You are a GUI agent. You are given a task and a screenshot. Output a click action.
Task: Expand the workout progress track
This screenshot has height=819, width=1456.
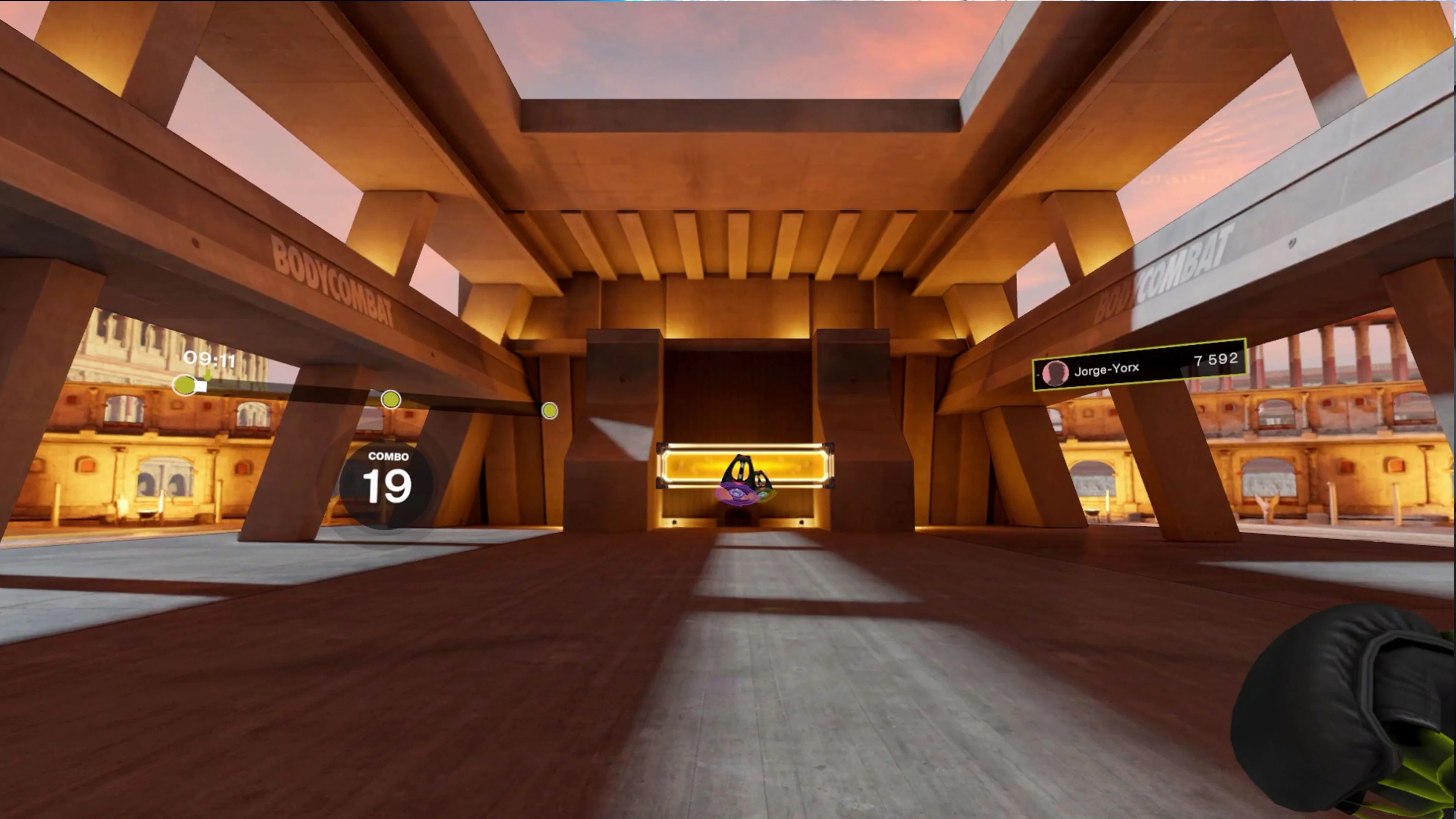point(367,395)
